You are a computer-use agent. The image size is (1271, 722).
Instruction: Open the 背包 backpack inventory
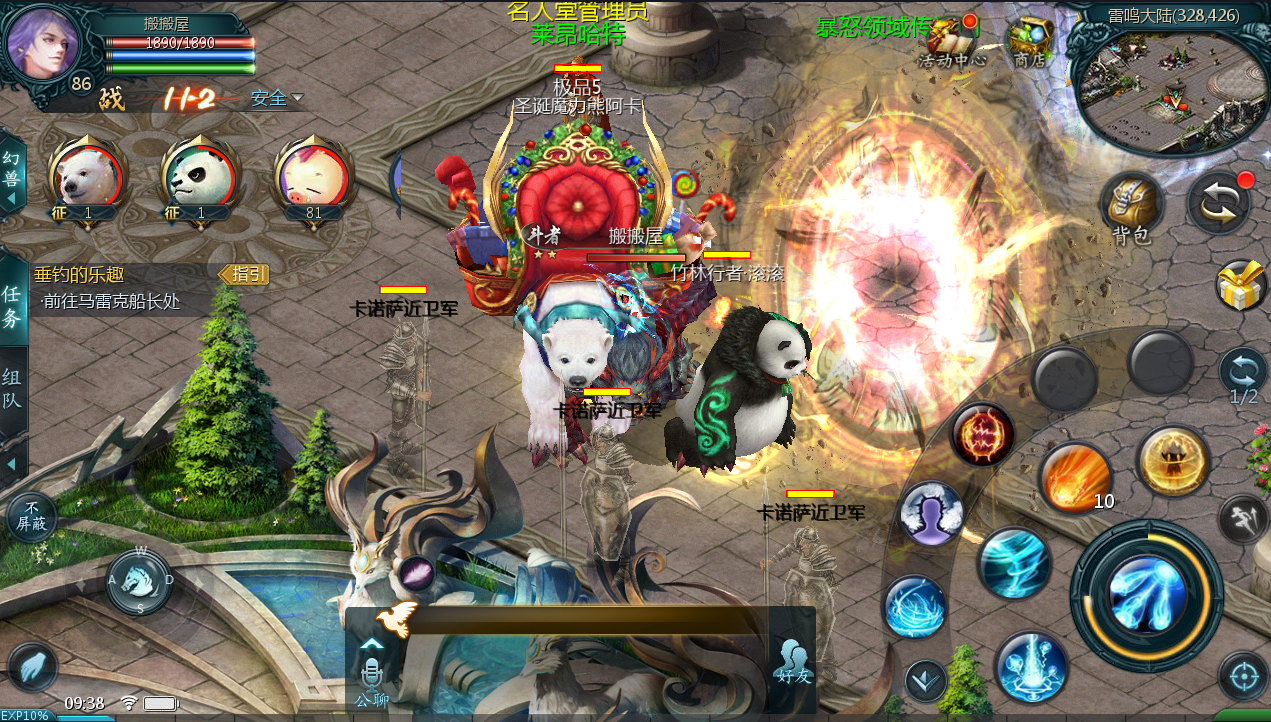point(1132,205)
